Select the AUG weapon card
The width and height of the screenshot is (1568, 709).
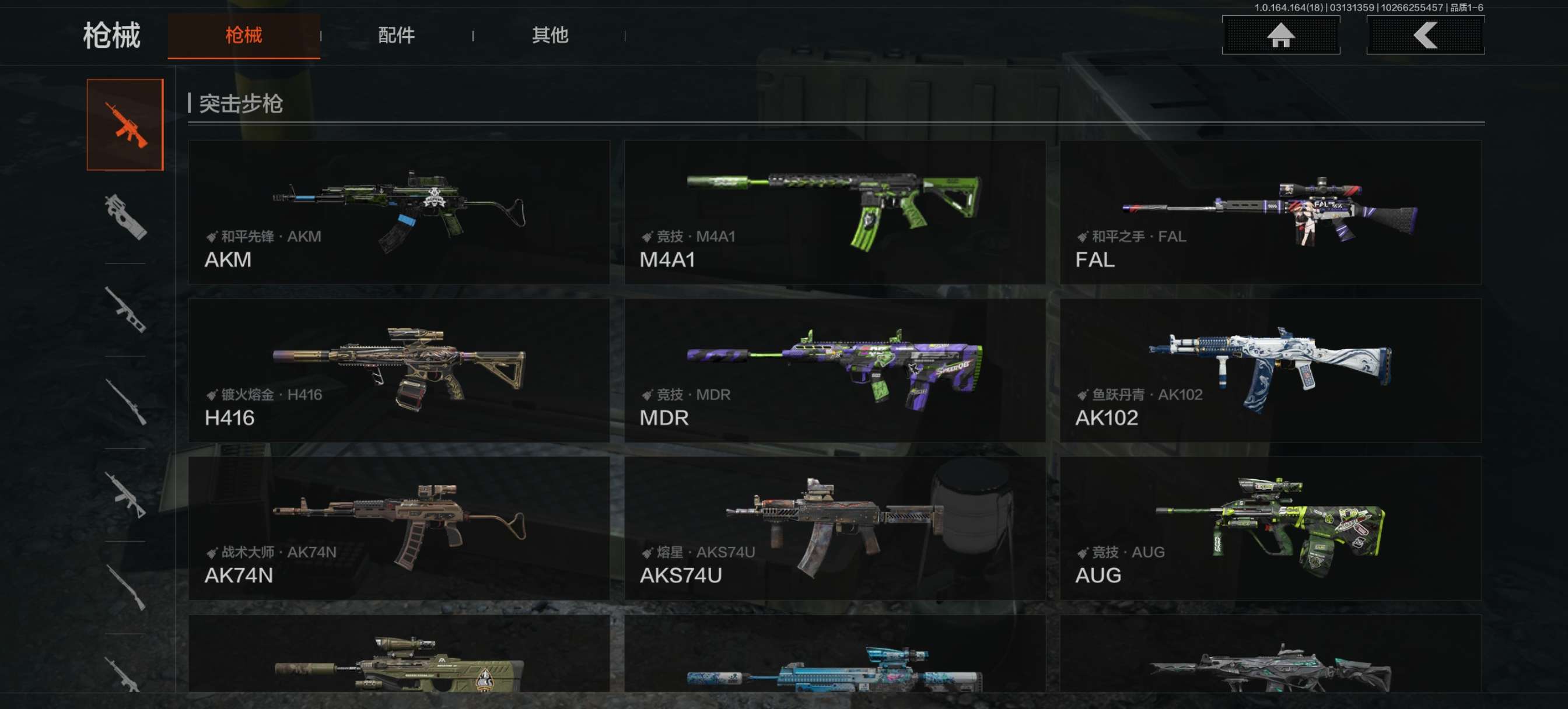pos(1270,528)
